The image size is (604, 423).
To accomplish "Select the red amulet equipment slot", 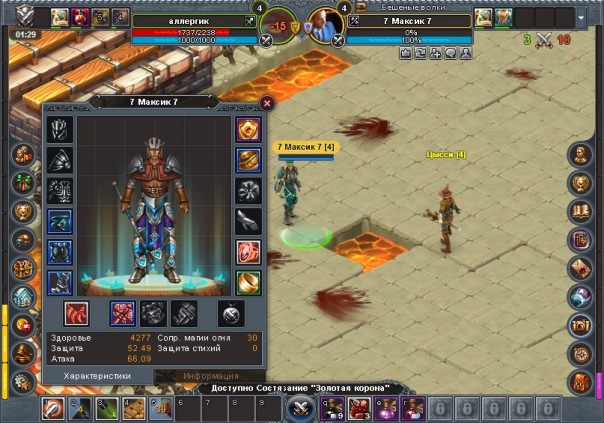I will point(248,130).
